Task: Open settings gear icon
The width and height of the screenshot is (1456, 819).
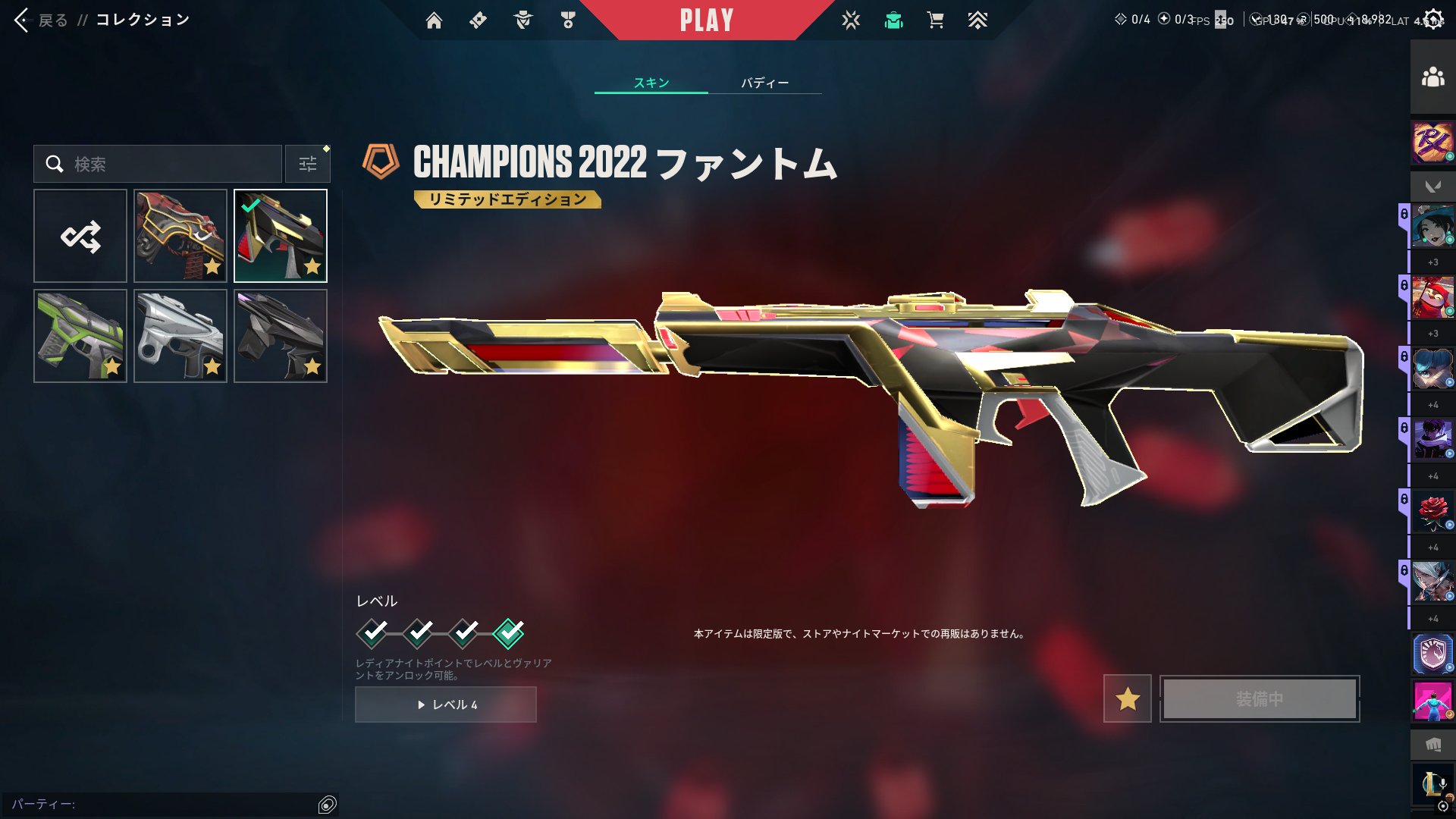Action: pos(1433,20)
